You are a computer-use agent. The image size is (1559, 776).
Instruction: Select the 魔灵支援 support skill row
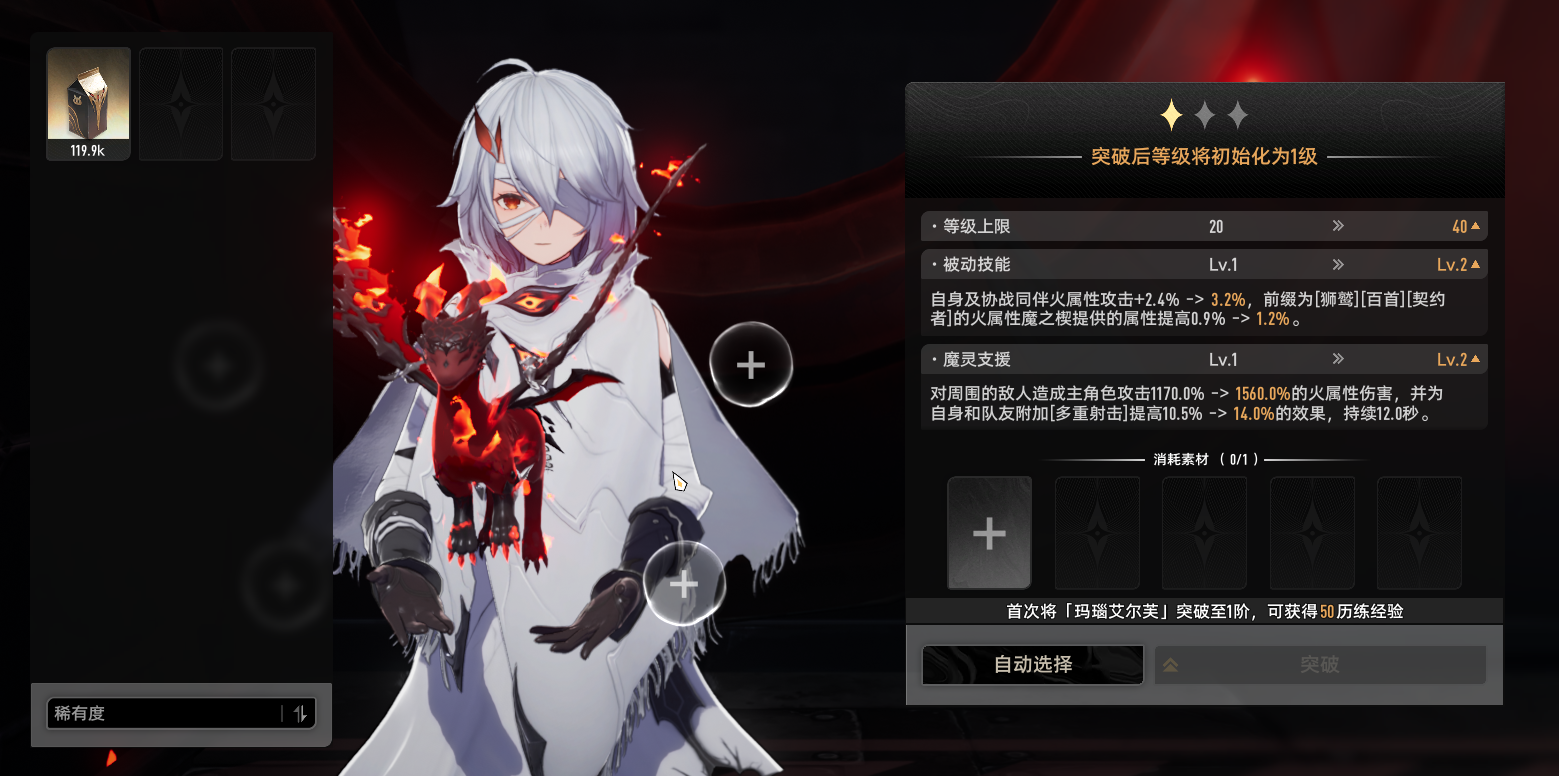pyautogui.click(x=1203, y=359)
